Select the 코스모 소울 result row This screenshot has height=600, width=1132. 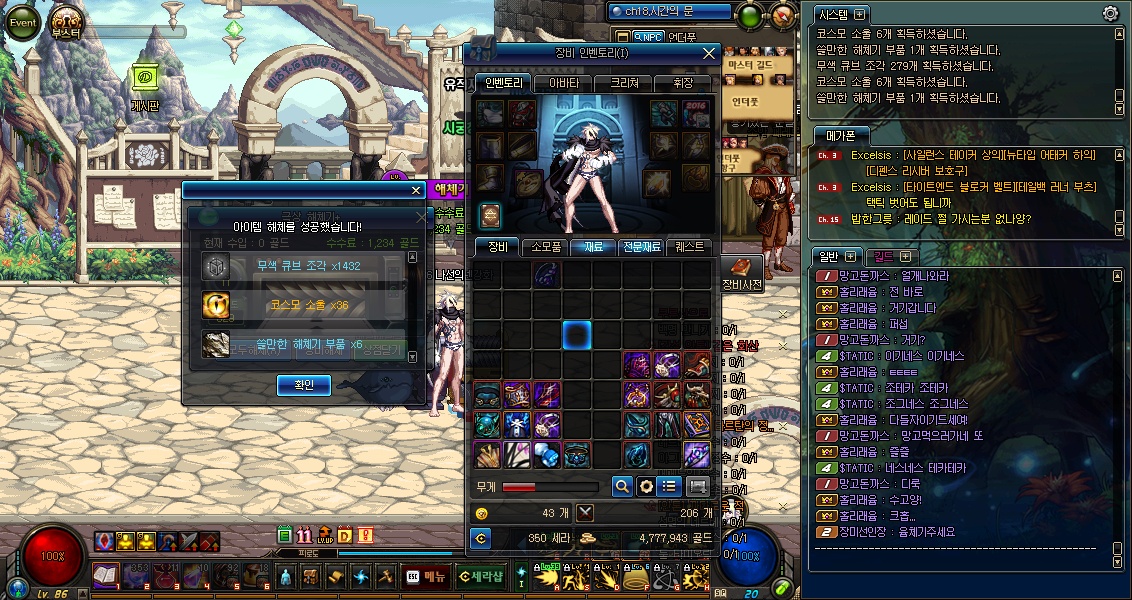tap(304, 305)
